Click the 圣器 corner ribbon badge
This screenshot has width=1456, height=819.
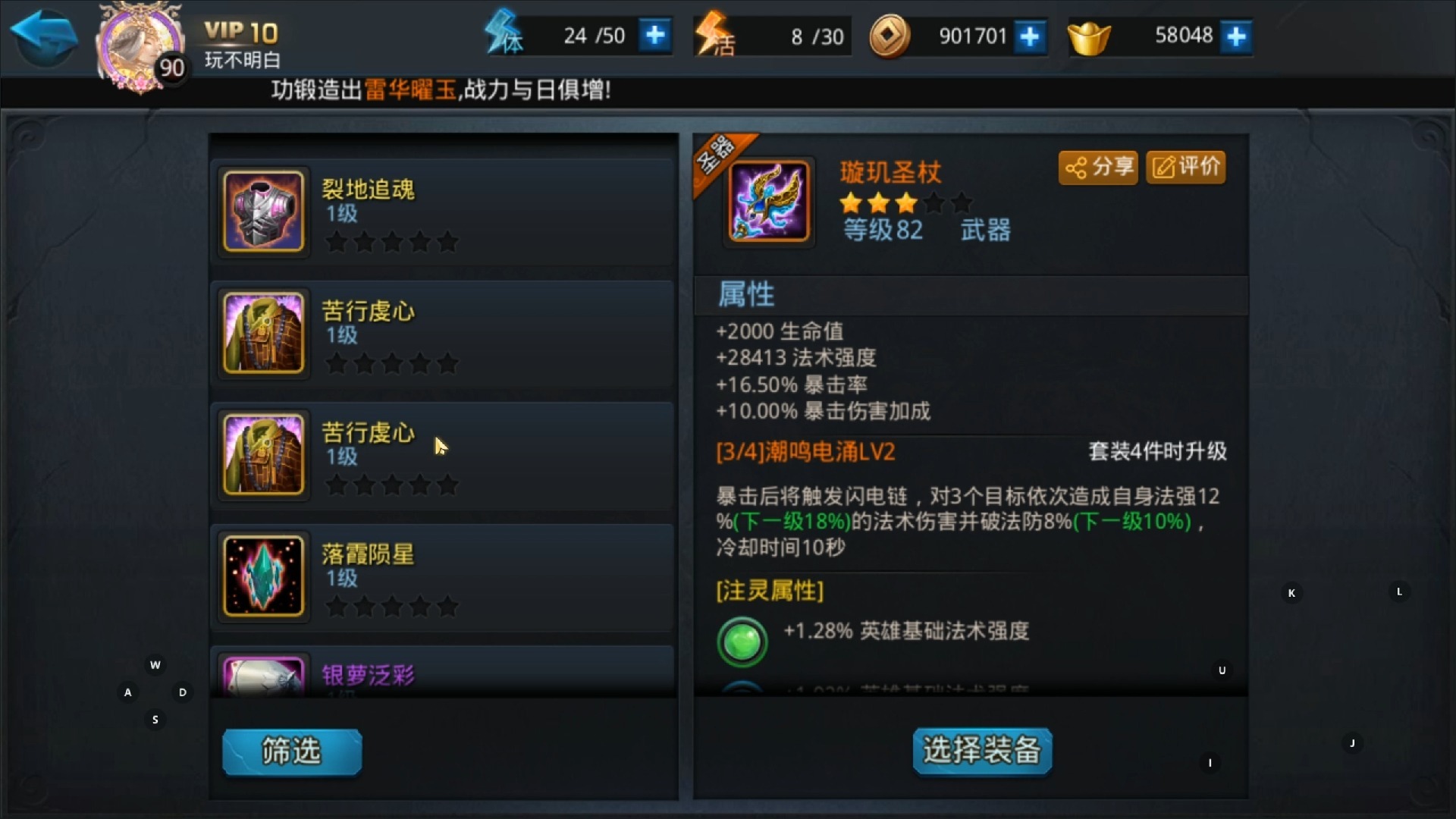point(713,152)
